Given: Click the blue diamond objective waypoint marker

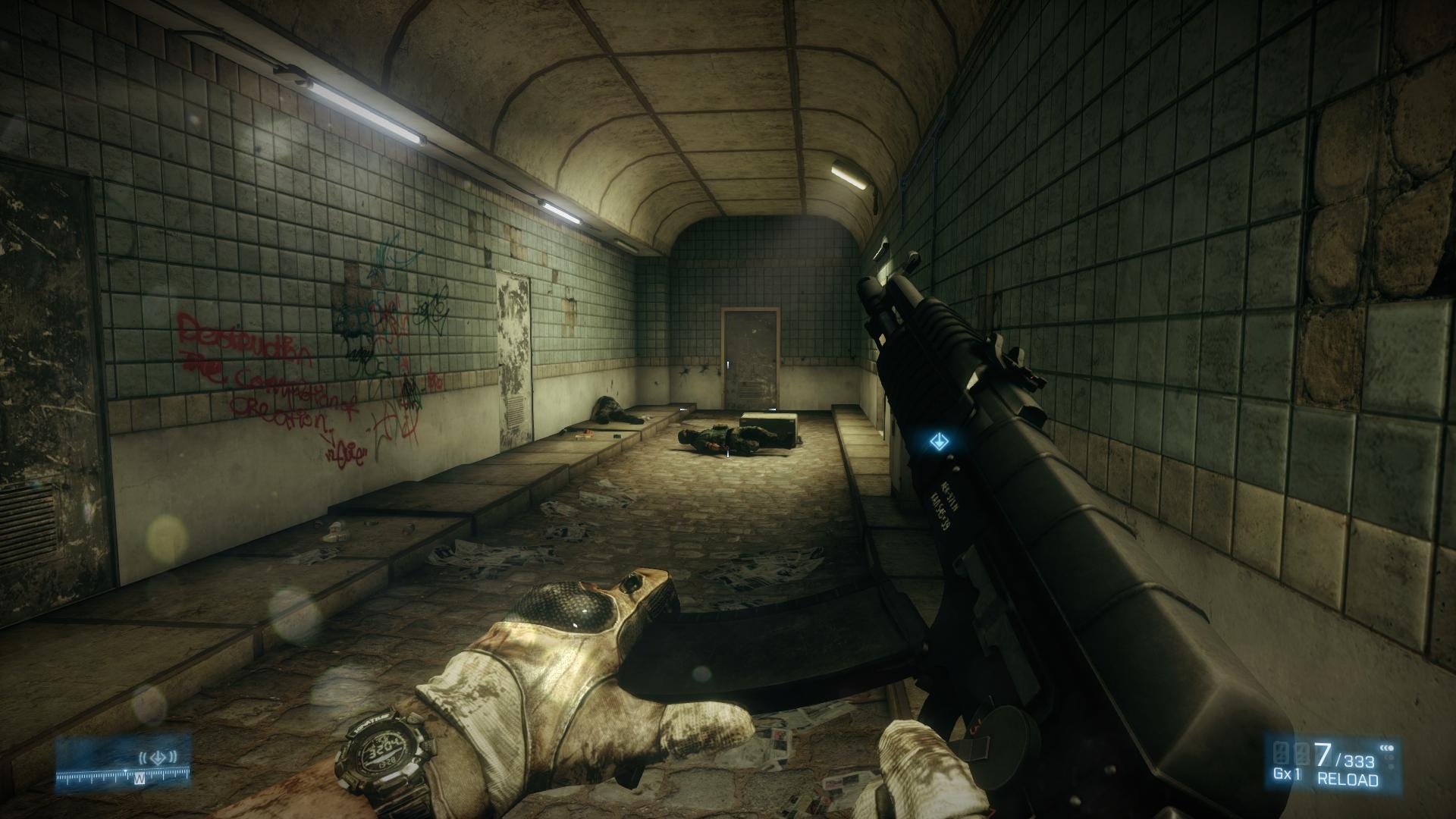Looking at the screenshot, I should pos(938,440).
